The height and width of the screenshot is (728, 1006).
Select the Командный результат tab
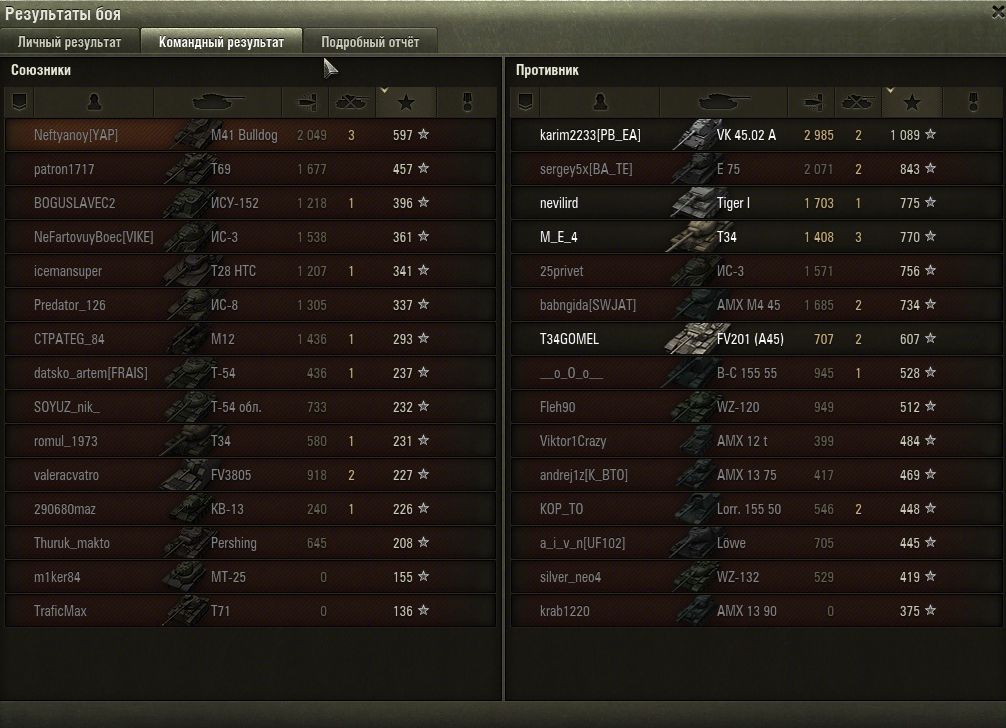221,42
